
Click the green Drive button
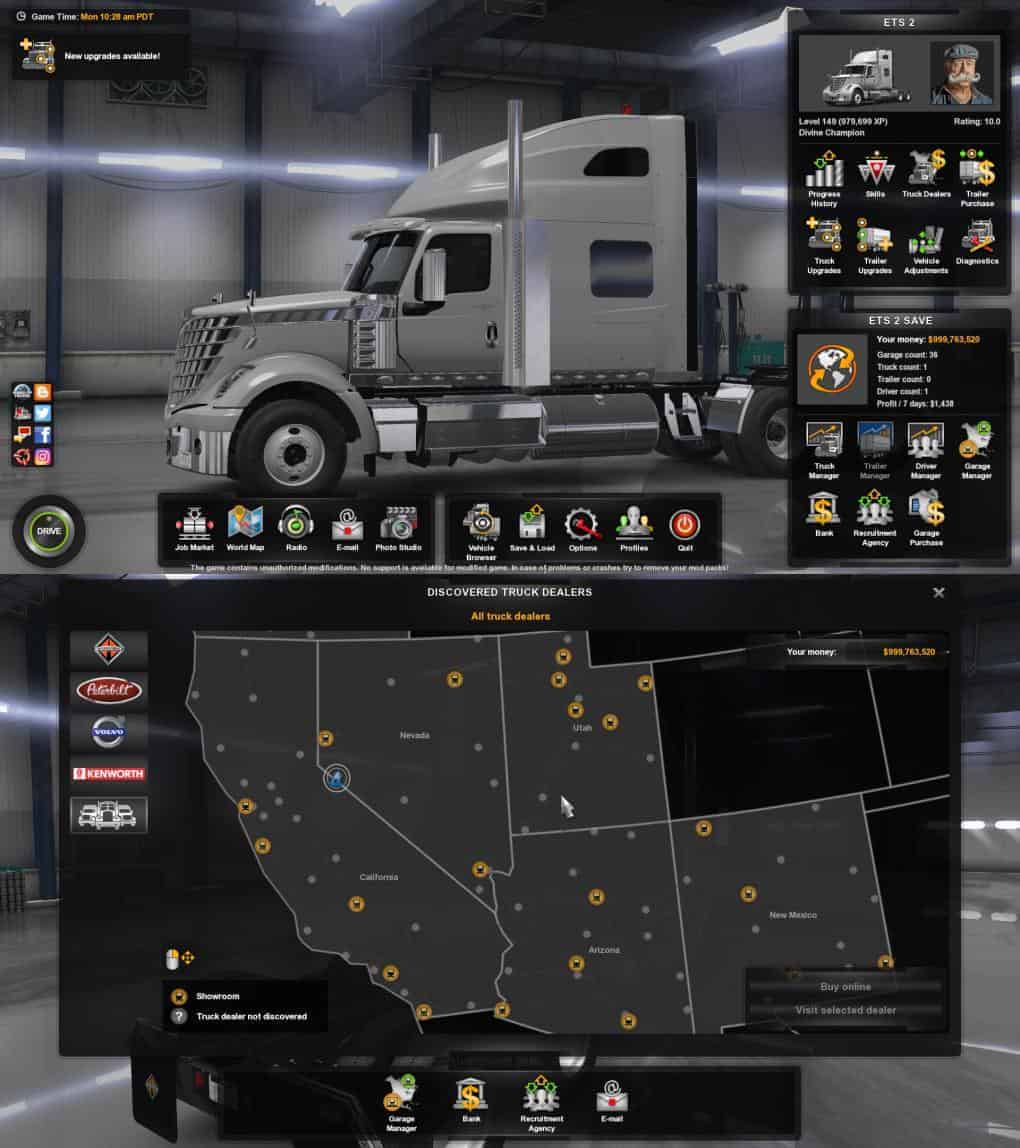(x=48, y=530)
